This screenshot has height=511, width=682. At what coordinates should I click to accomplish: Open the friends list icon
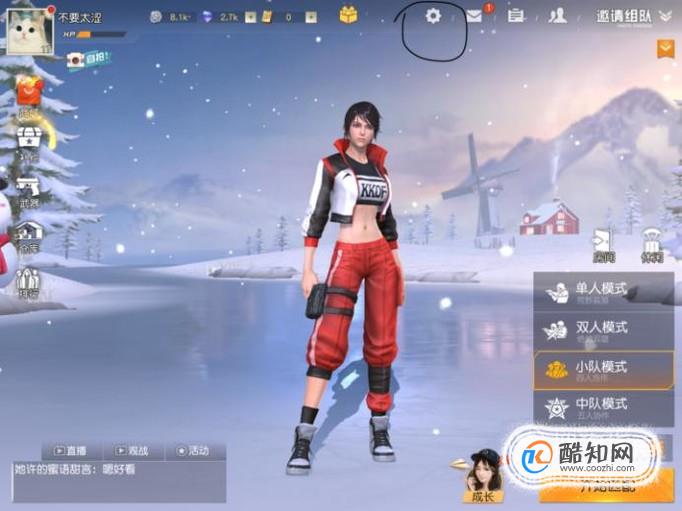coord(558,16)
